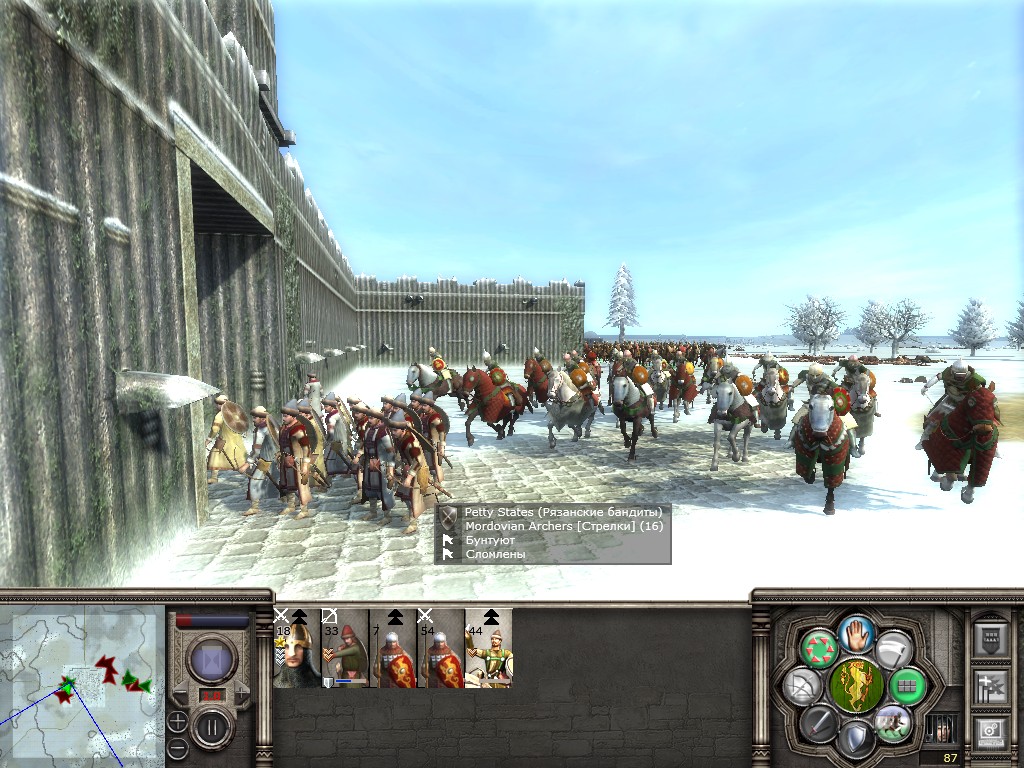Image resolution: width=1024 pixels, height=768 pixels.
Task: Open the battle minimap
Action: click(x=82, y=684)
